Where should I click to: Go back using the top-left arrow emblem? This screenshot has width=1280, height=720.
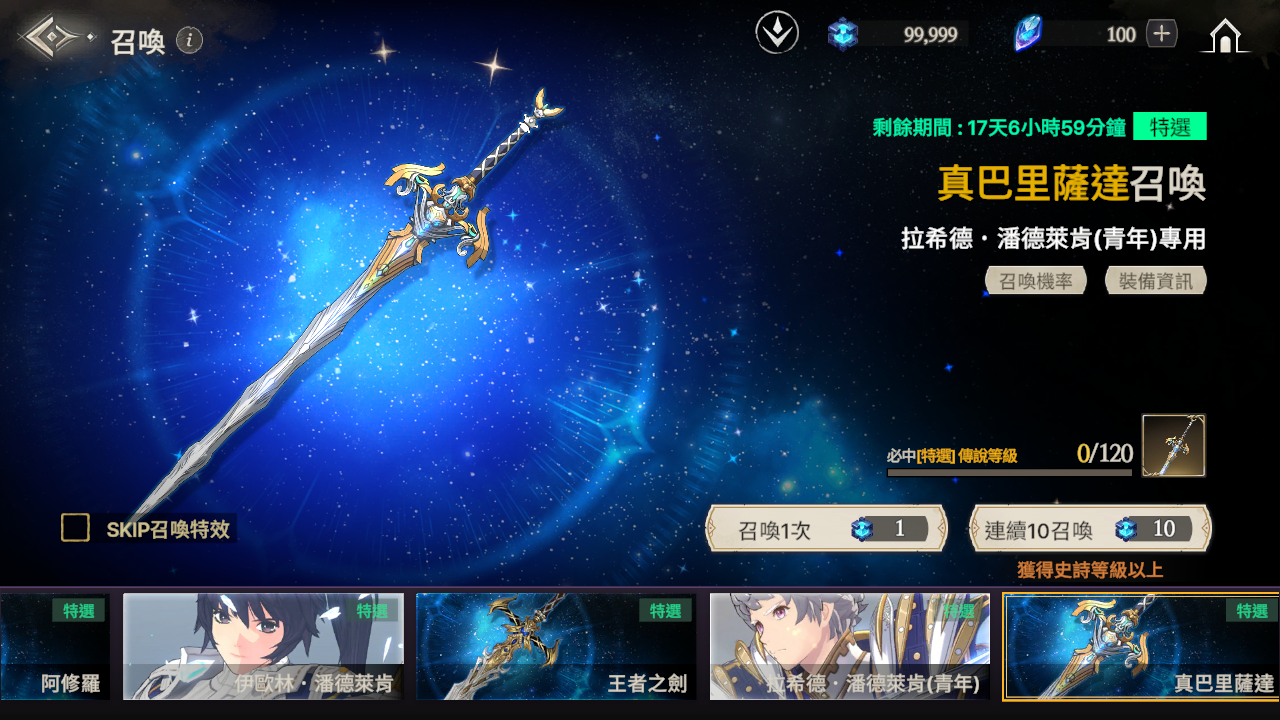[x=54, y=38]
